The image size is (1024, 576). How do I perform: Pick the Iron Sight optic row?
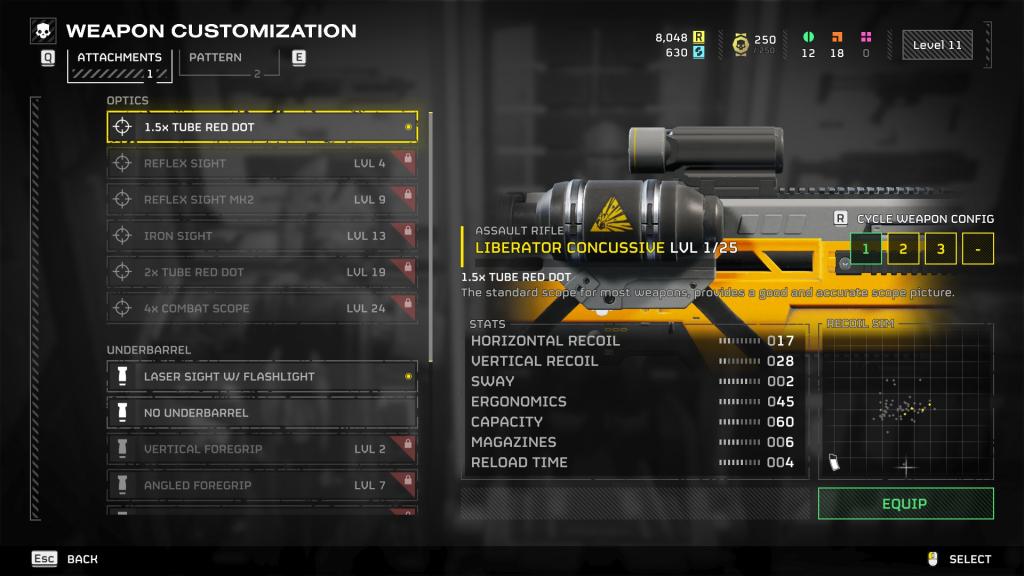(x=262, y=236)
